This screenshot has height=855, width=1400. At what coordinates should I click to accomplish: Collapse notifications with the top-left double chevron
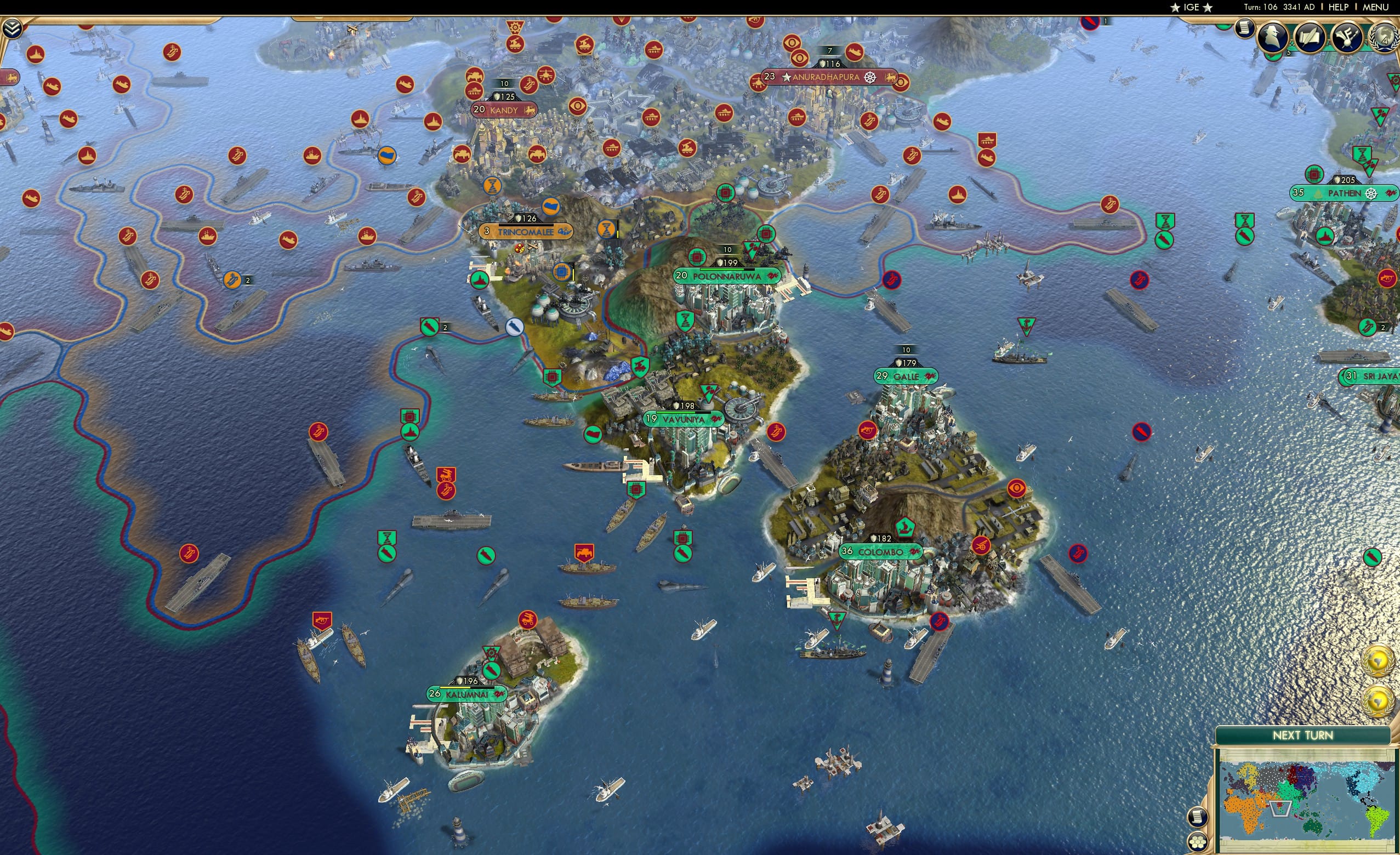tap(12, 27)
